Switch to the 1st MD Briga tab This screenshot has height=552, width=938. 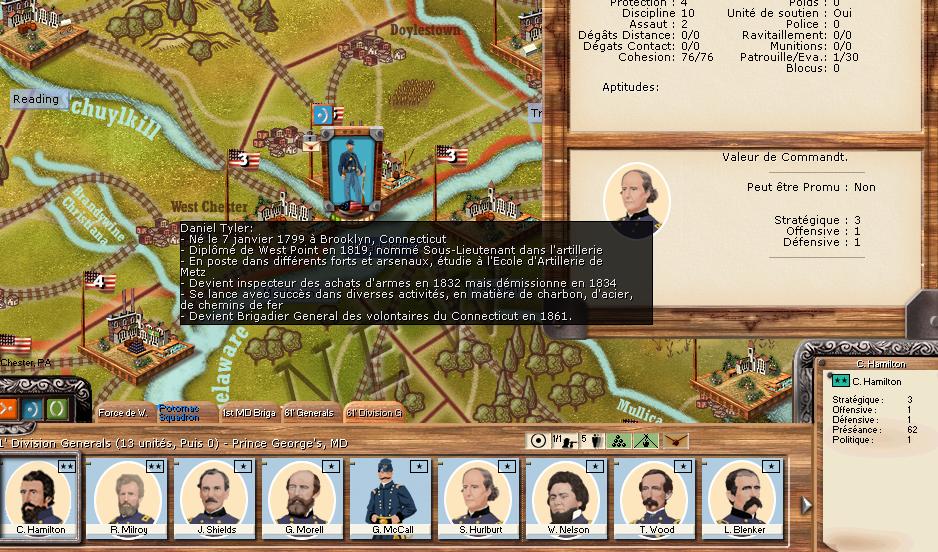click(248, 412)
